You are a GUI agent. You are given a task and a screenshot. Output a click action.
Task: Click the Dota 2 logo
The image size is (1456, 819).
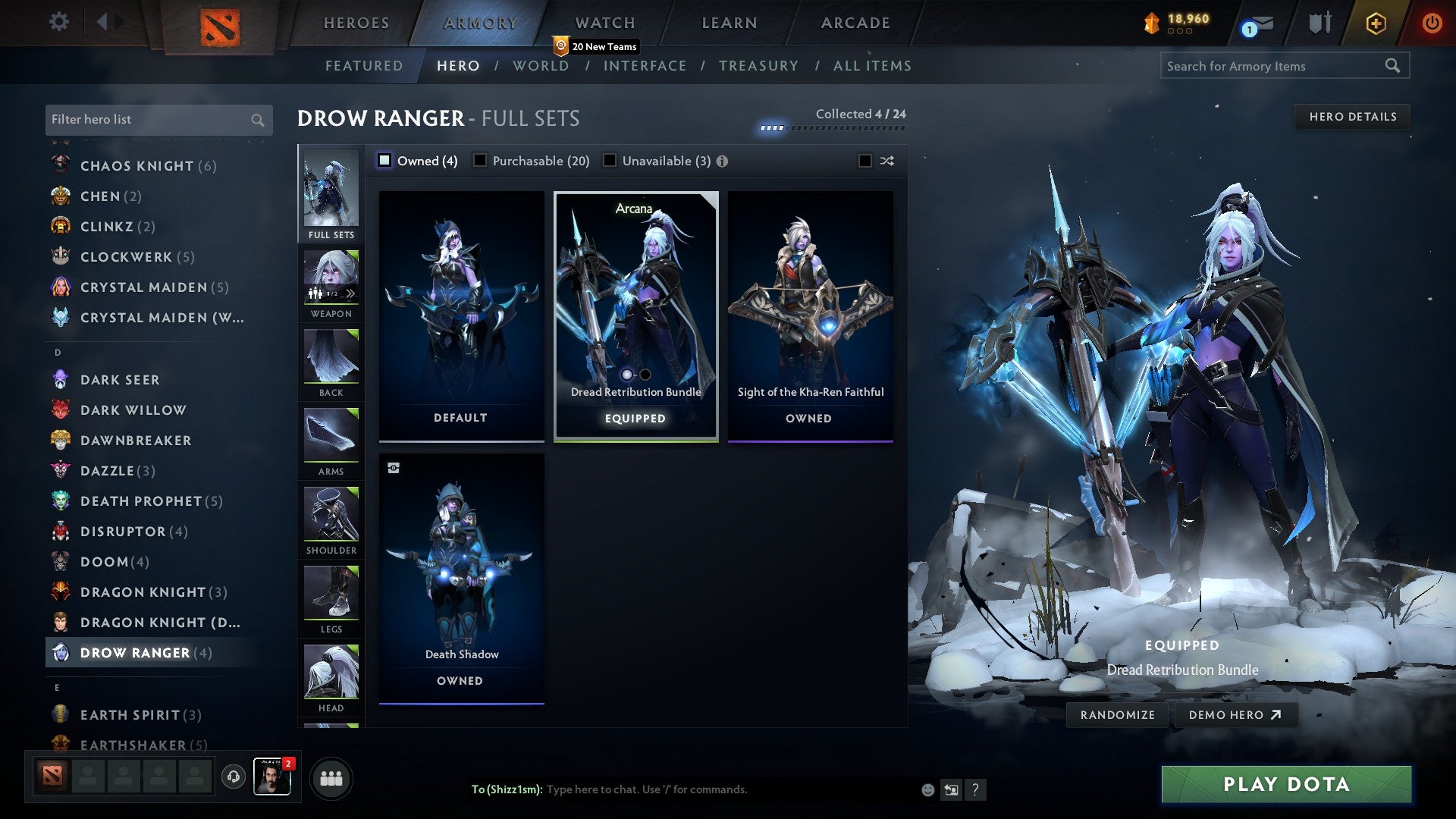(221, 24)
